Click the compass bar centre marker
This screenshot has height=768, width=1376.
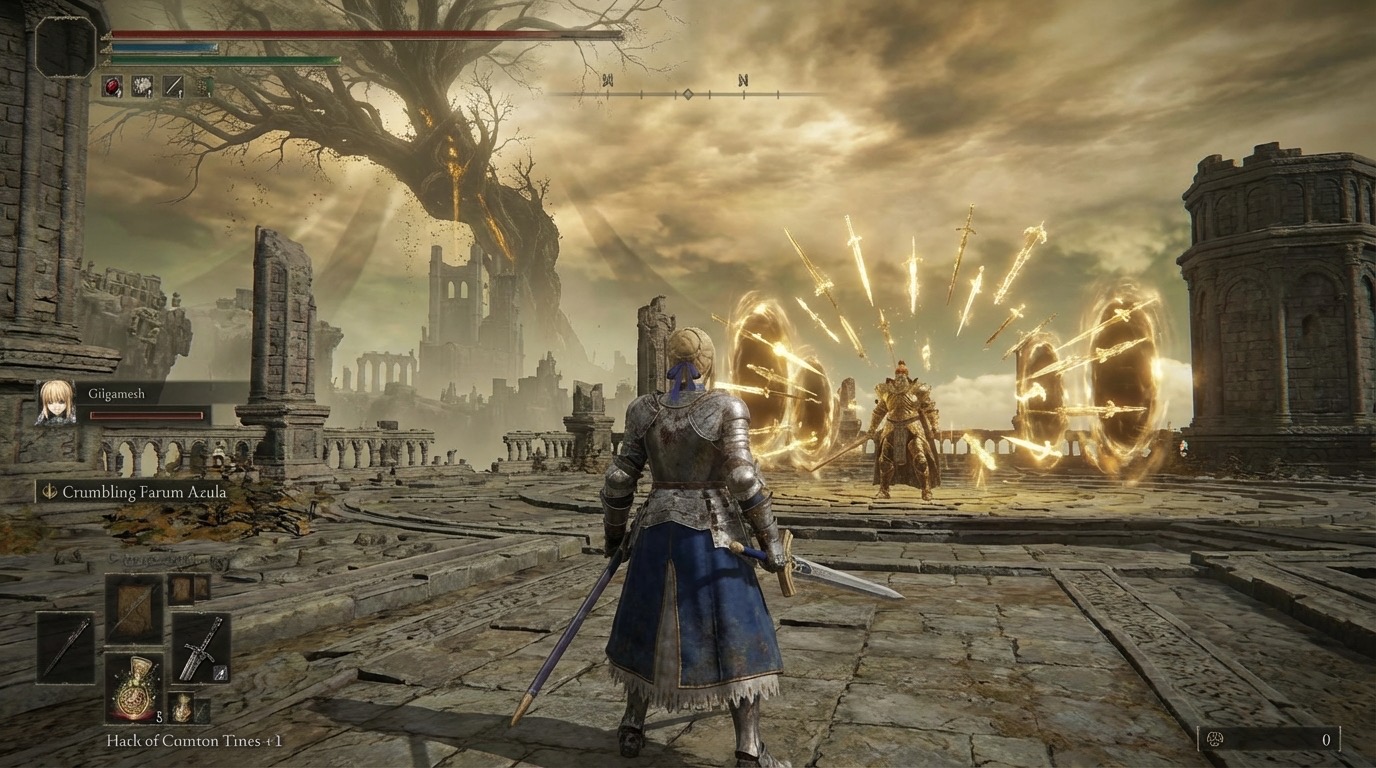point(687,94)
